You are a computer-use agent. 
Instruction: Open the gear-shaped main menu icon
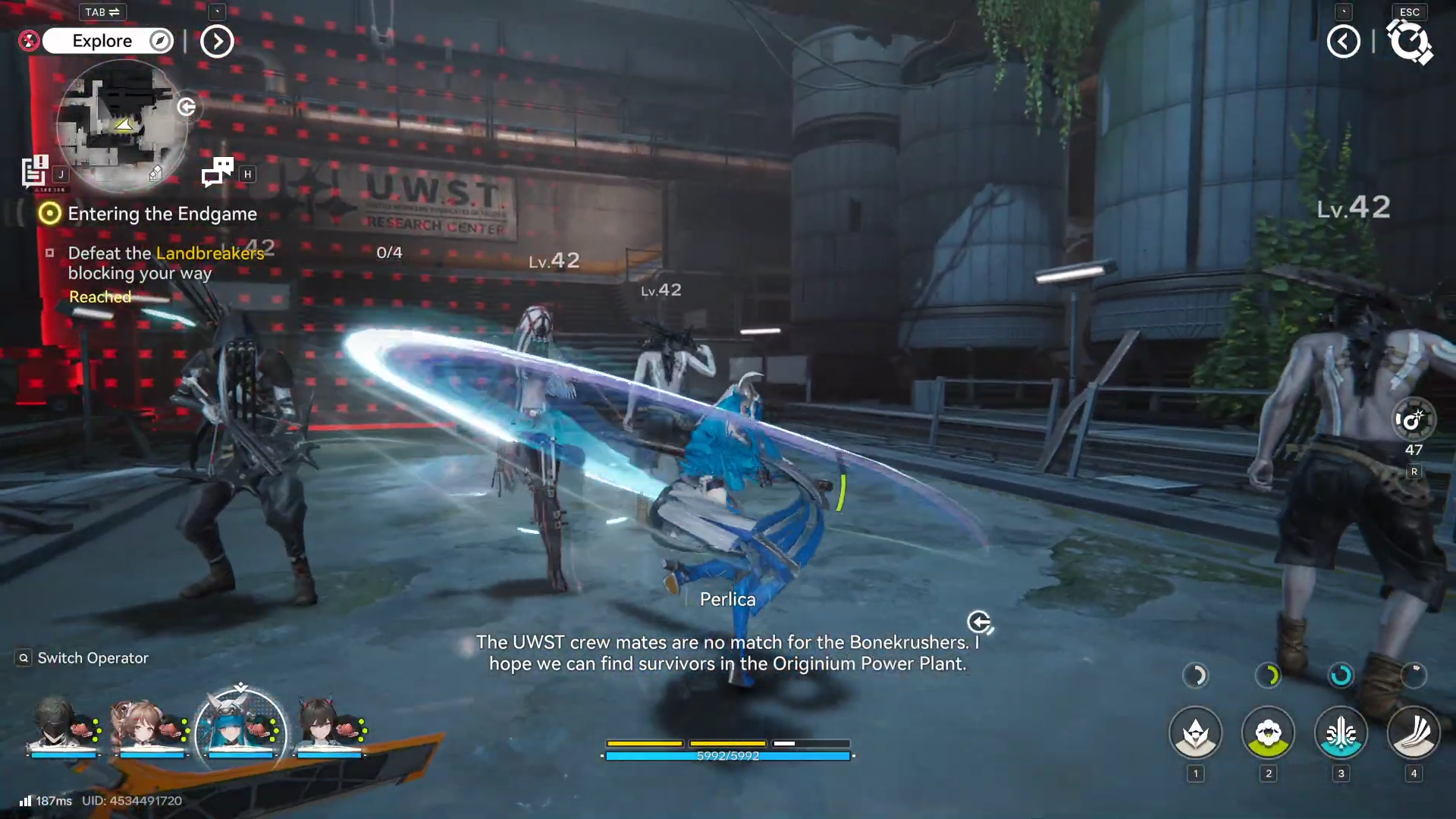point(1409,41)
